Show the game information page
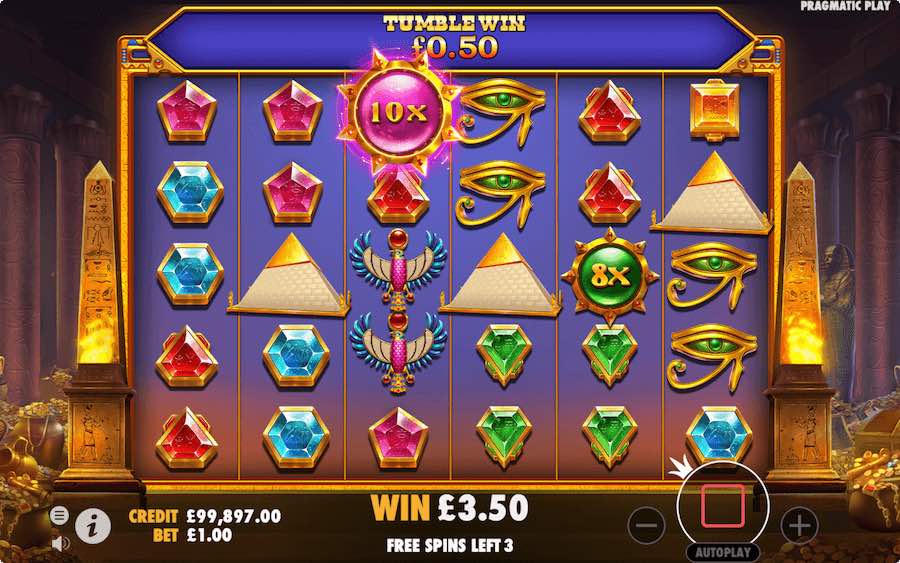The height and width of the screenshot is (563, 900). [x=93, y=522]
